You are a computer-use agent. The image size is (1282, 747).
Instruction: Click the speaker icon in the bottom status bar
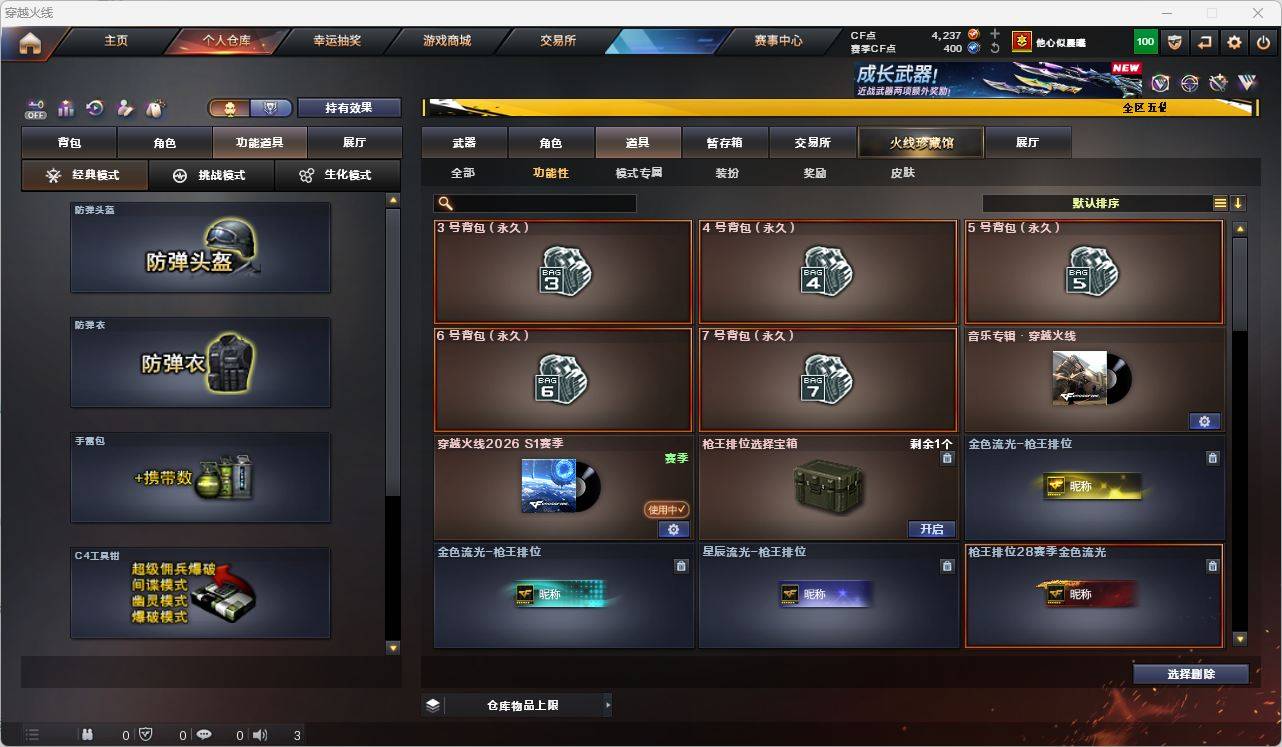[259, 735]
